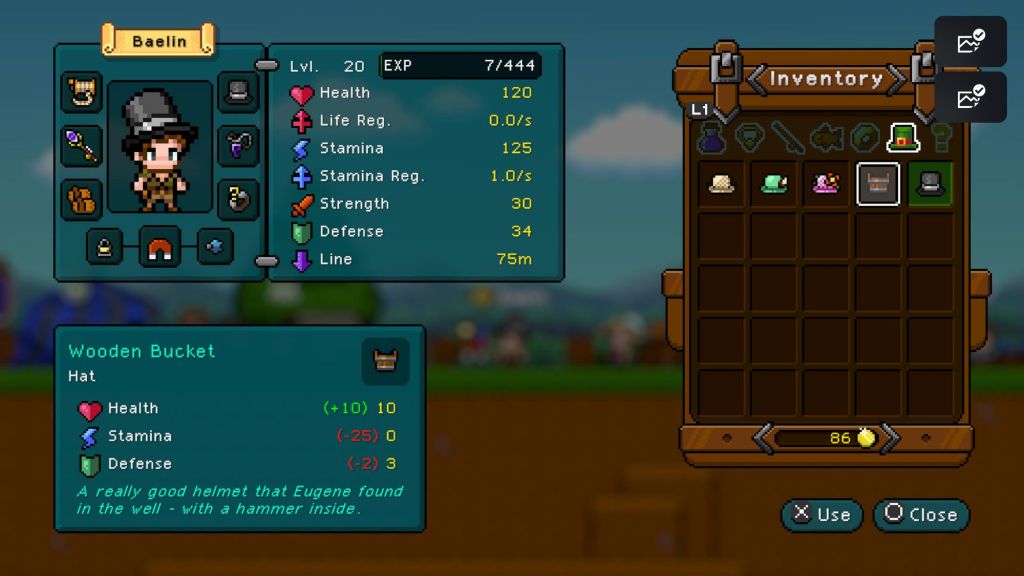This screenshot has width=1024, height=576.
Task: Pick the pink flower hat item
Action: [826, 184]
